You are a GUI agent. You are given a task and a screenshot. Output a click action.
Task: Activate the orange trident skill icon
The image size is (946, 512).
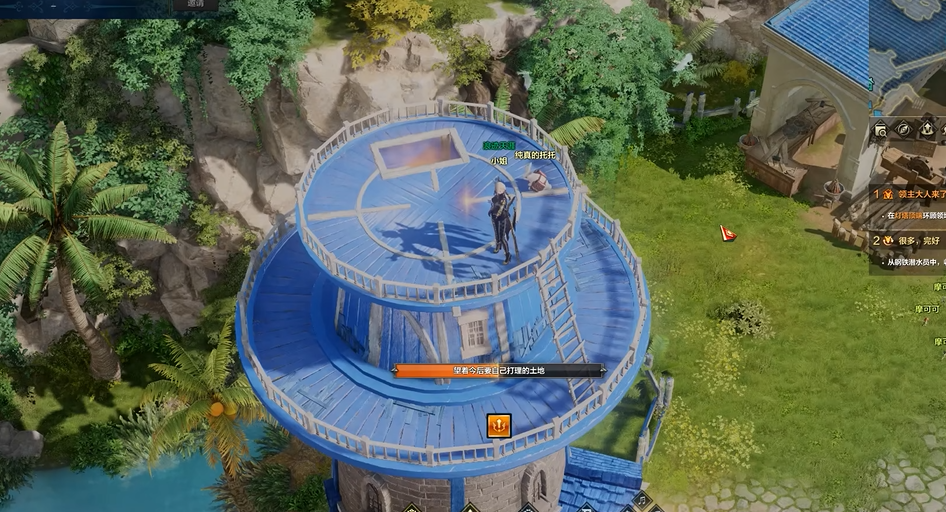click(498, 426)
